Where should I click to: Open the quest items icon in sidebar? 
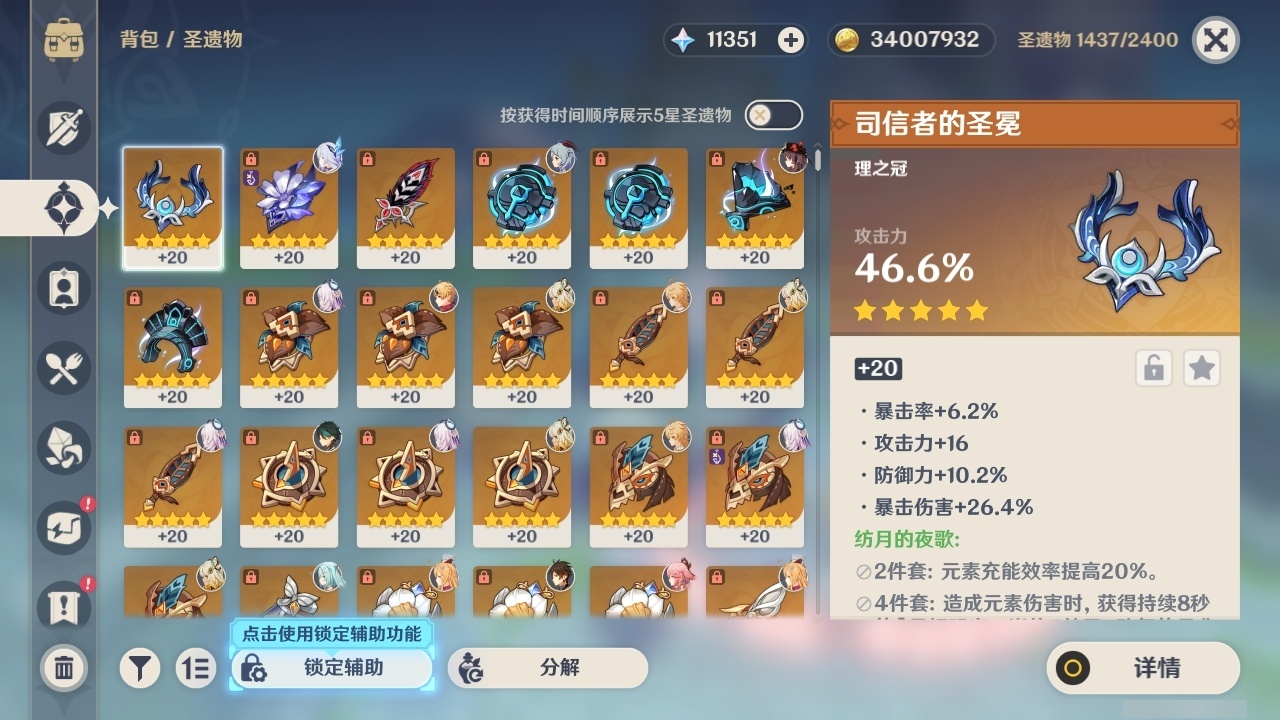pos(62,608)
